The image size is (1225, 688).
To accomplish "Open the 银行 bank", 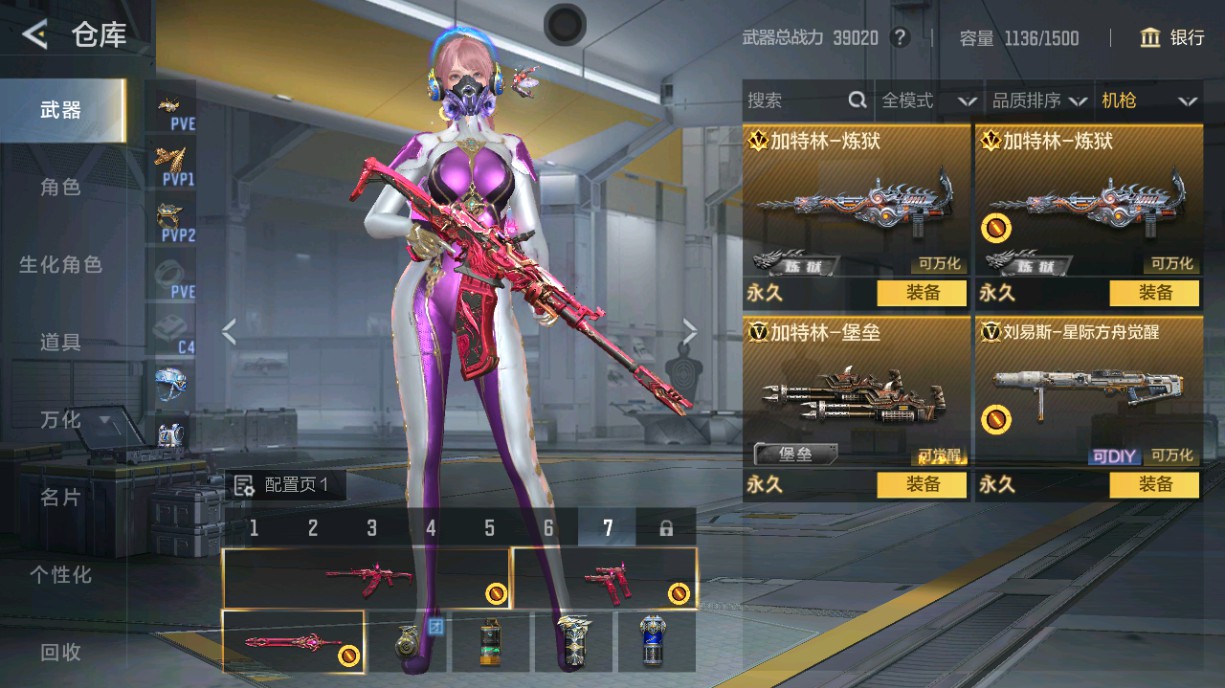I will click(1173, 38).
